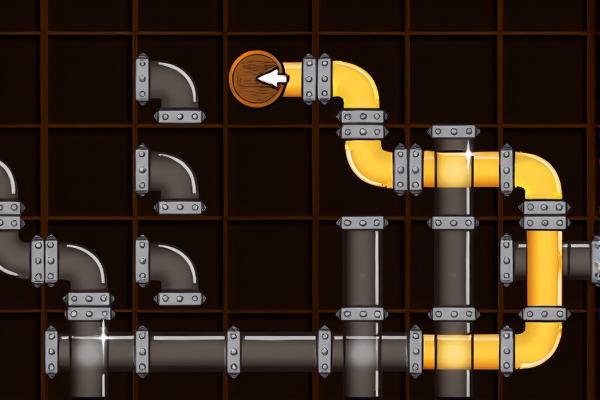This screenshot has height=400, width=600.
Task: Turn the wooden valve wheel with arrow
Action: point(257,78)
